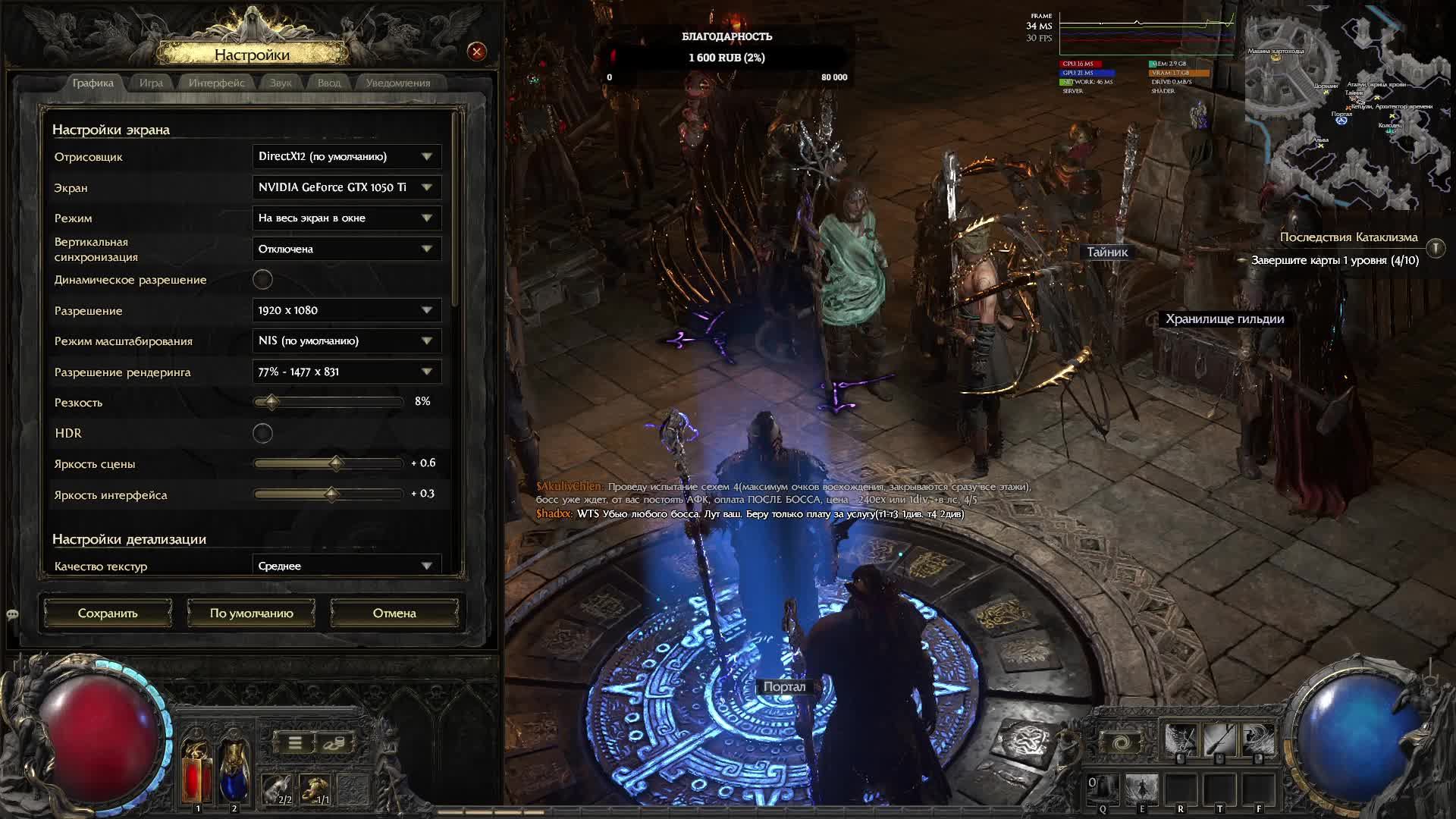The height and width of the screenshot is (819, 1456).
Task: Switch to the Игра tab
Action: point(151,83)
